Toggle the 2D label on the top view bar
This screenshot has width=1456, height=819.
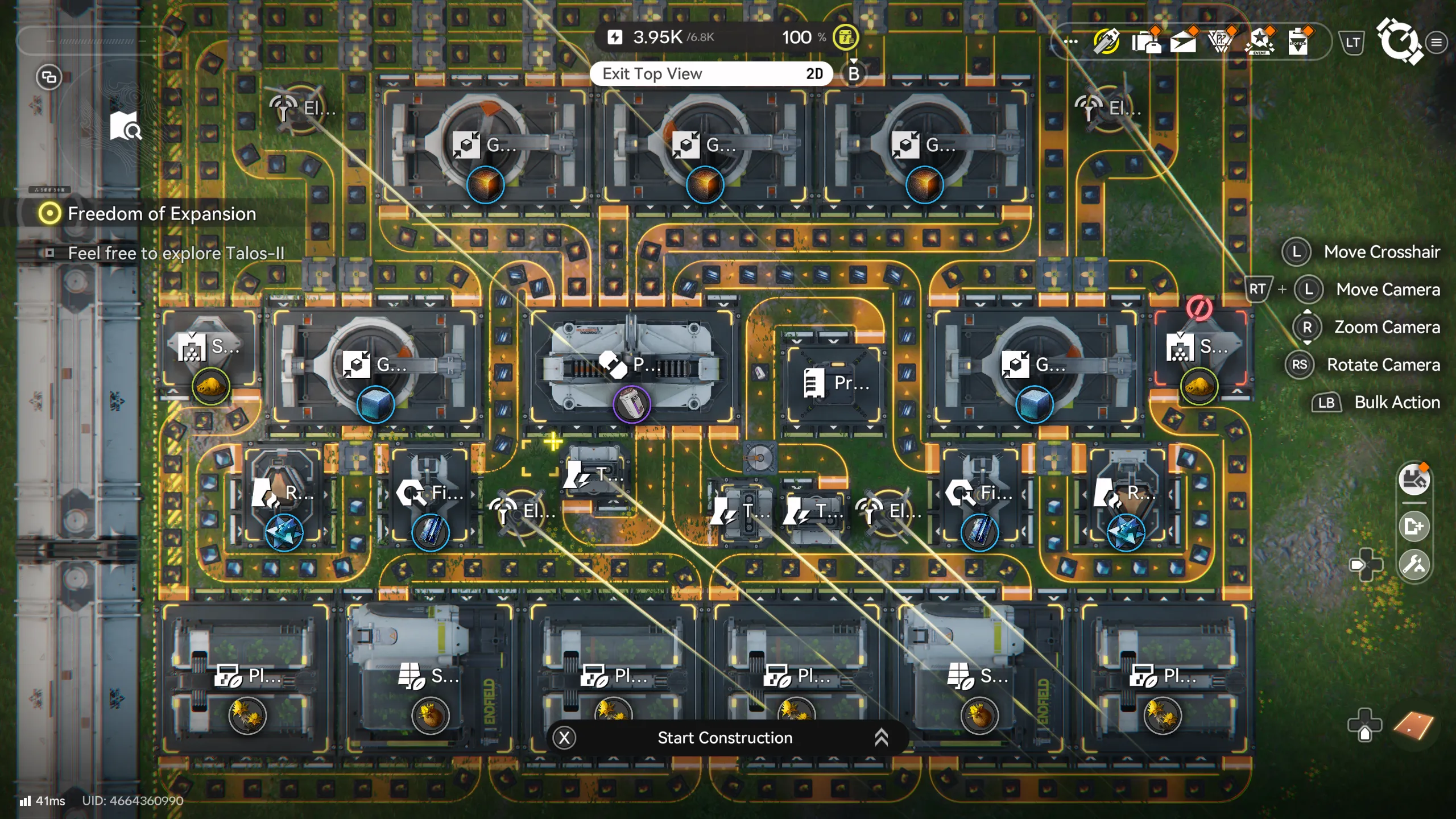tap(816, 73)
